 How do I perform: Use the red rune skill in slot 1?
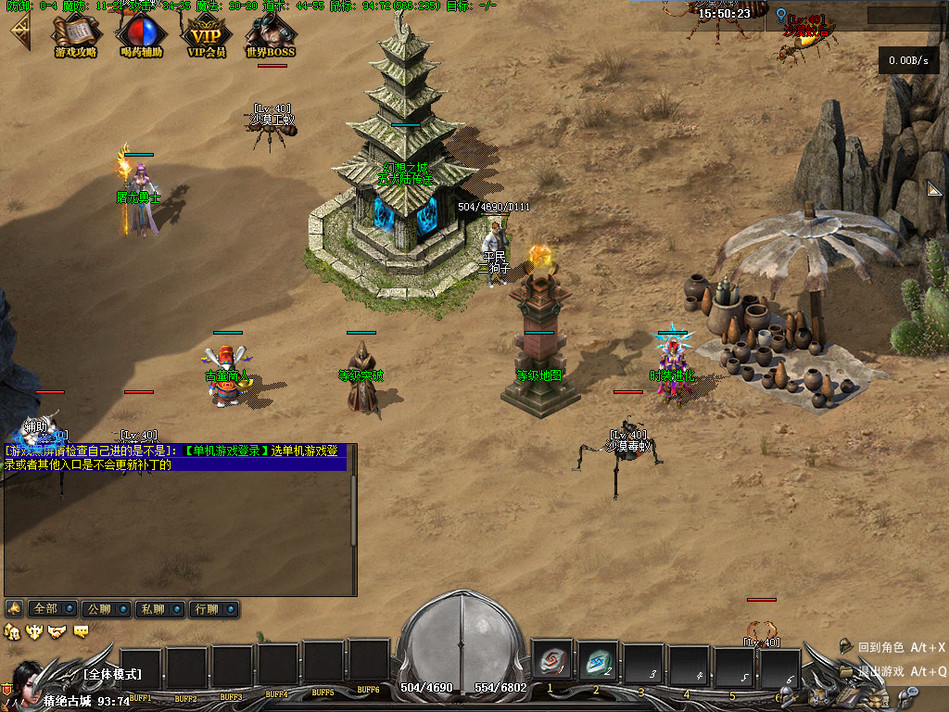click(552, 662)
